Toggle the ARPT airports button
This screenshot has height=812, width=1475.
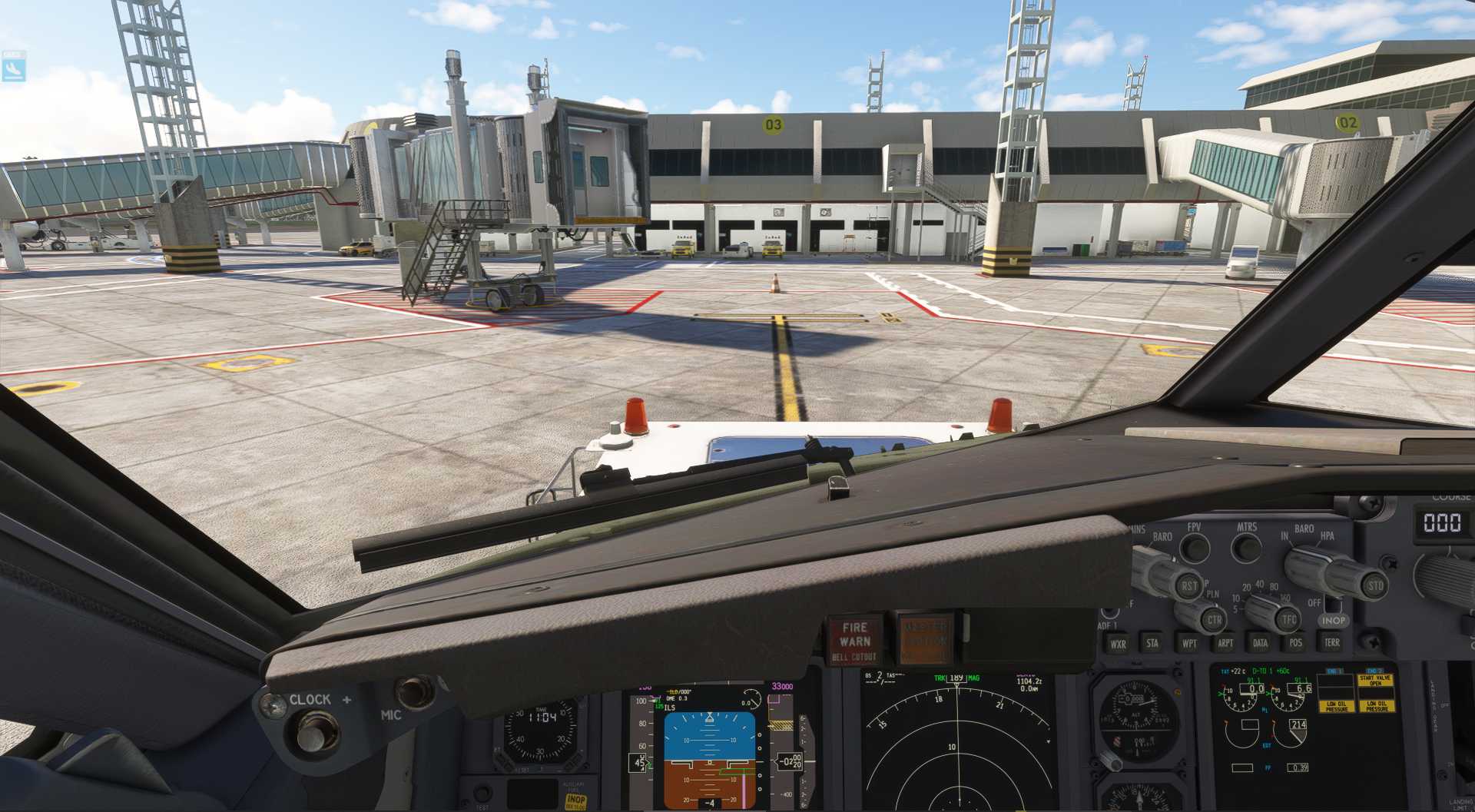click(1225, 643)
